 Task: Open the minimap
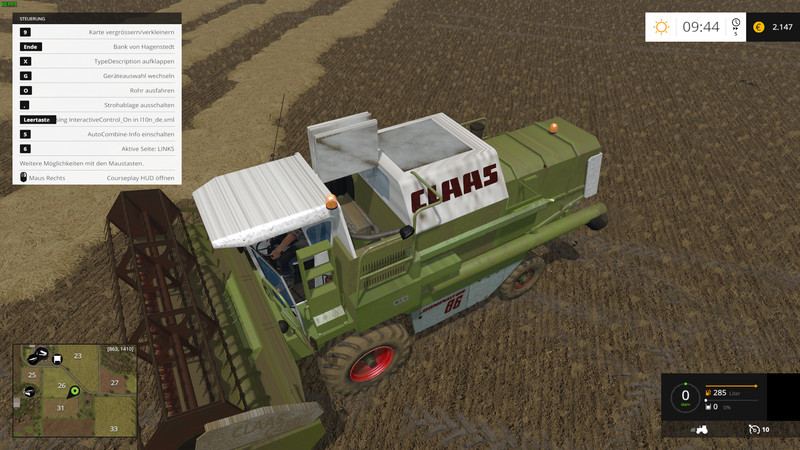click(x=75, y=390)
